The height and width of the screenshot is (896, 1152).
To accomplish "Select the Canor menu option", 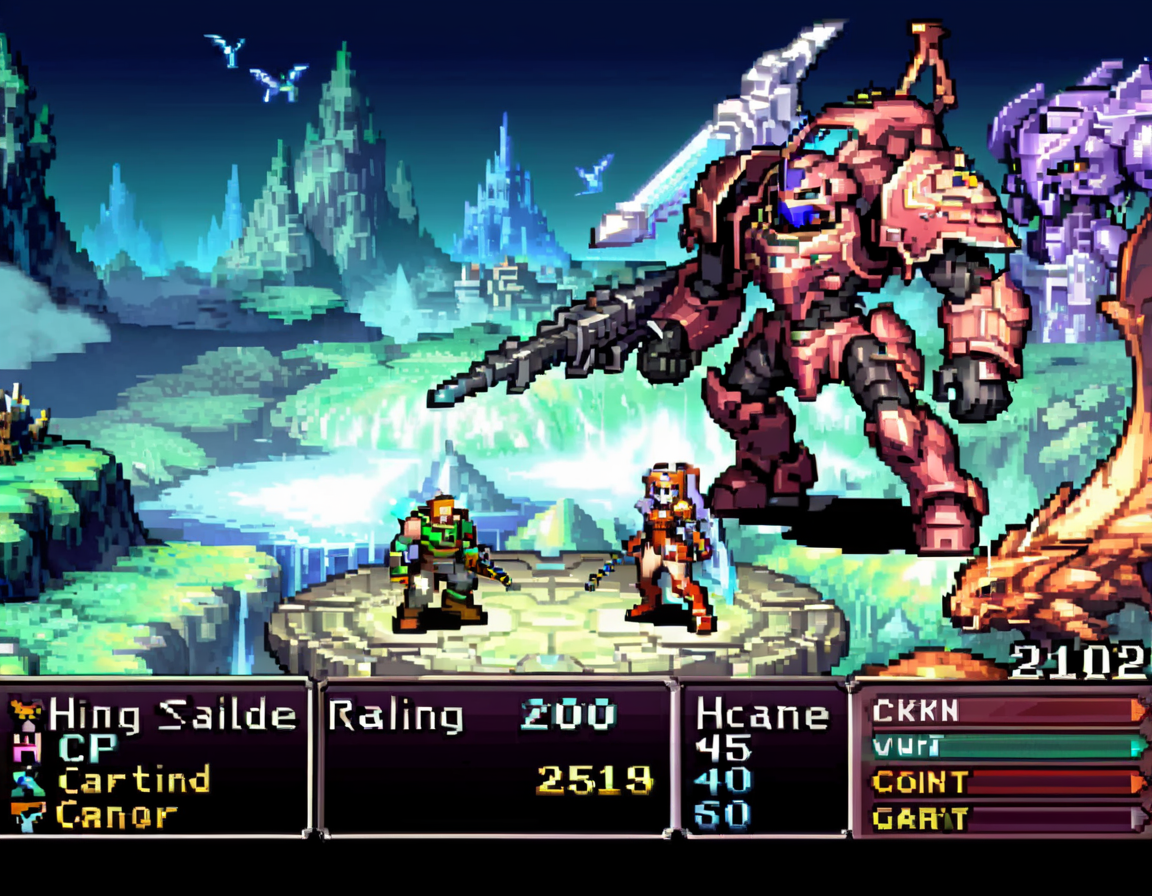I will tap(116, 814).
